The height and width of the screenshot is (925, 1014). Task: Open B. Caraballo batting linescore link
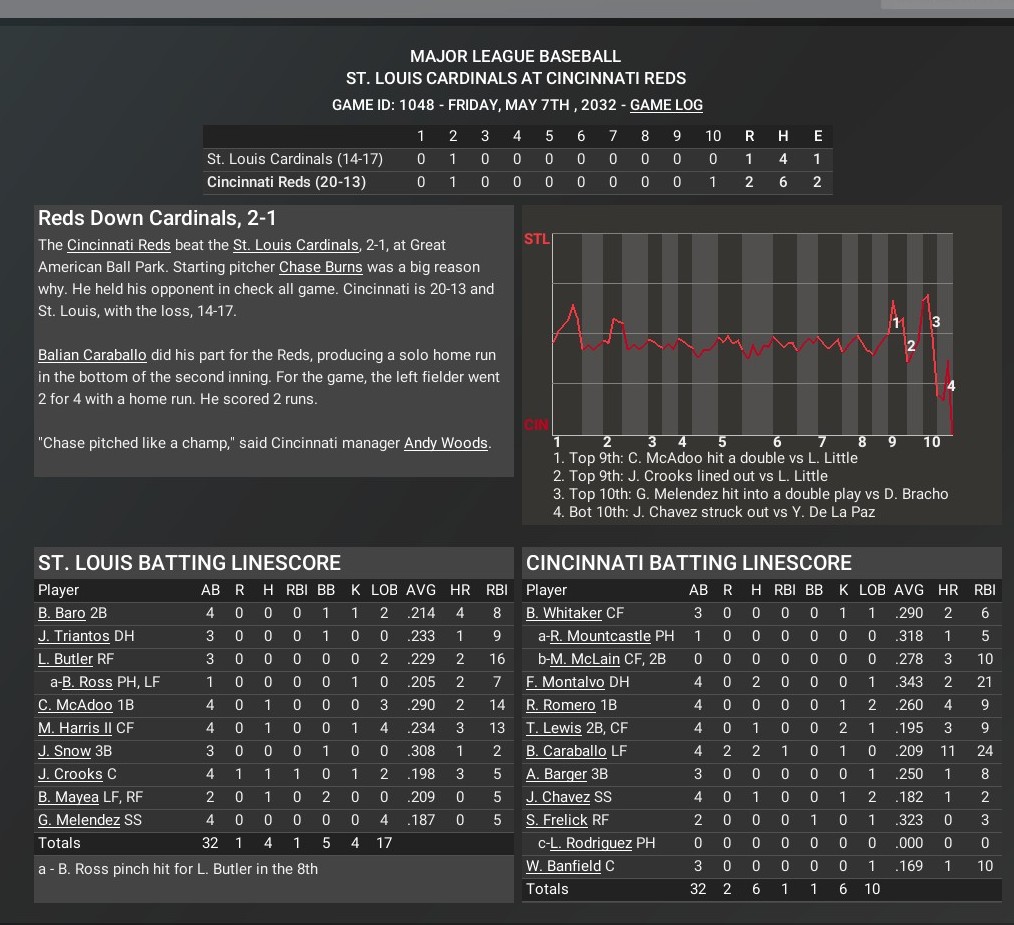566,751
